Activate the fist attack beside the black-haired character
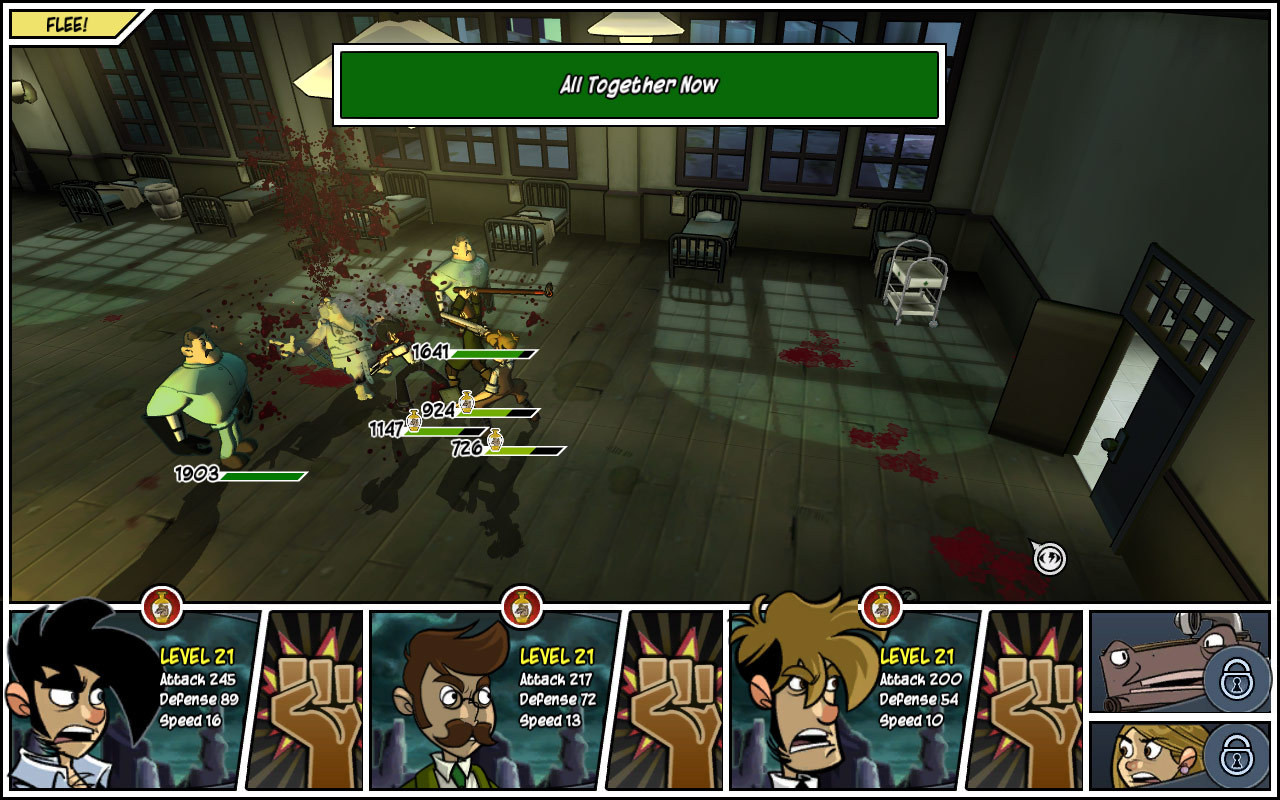The image size is (1280, 800). [306, 700]
